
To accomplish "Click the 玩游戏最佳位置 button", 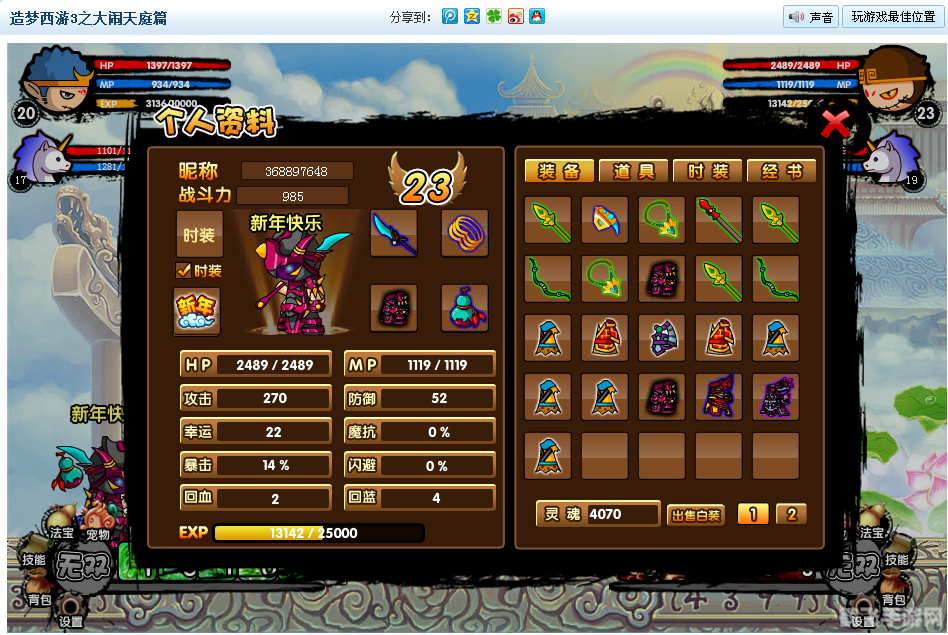I will (x=893, y=17).
